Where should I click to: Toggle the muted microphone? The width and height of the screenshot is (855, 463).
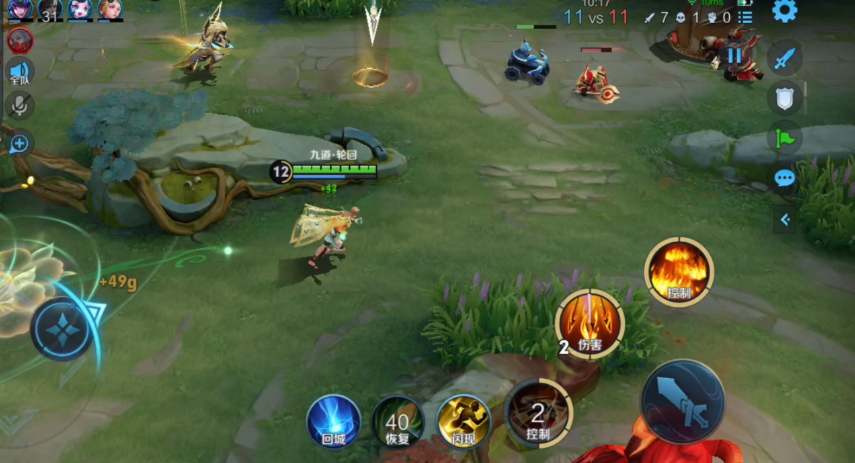coord(19,106)
